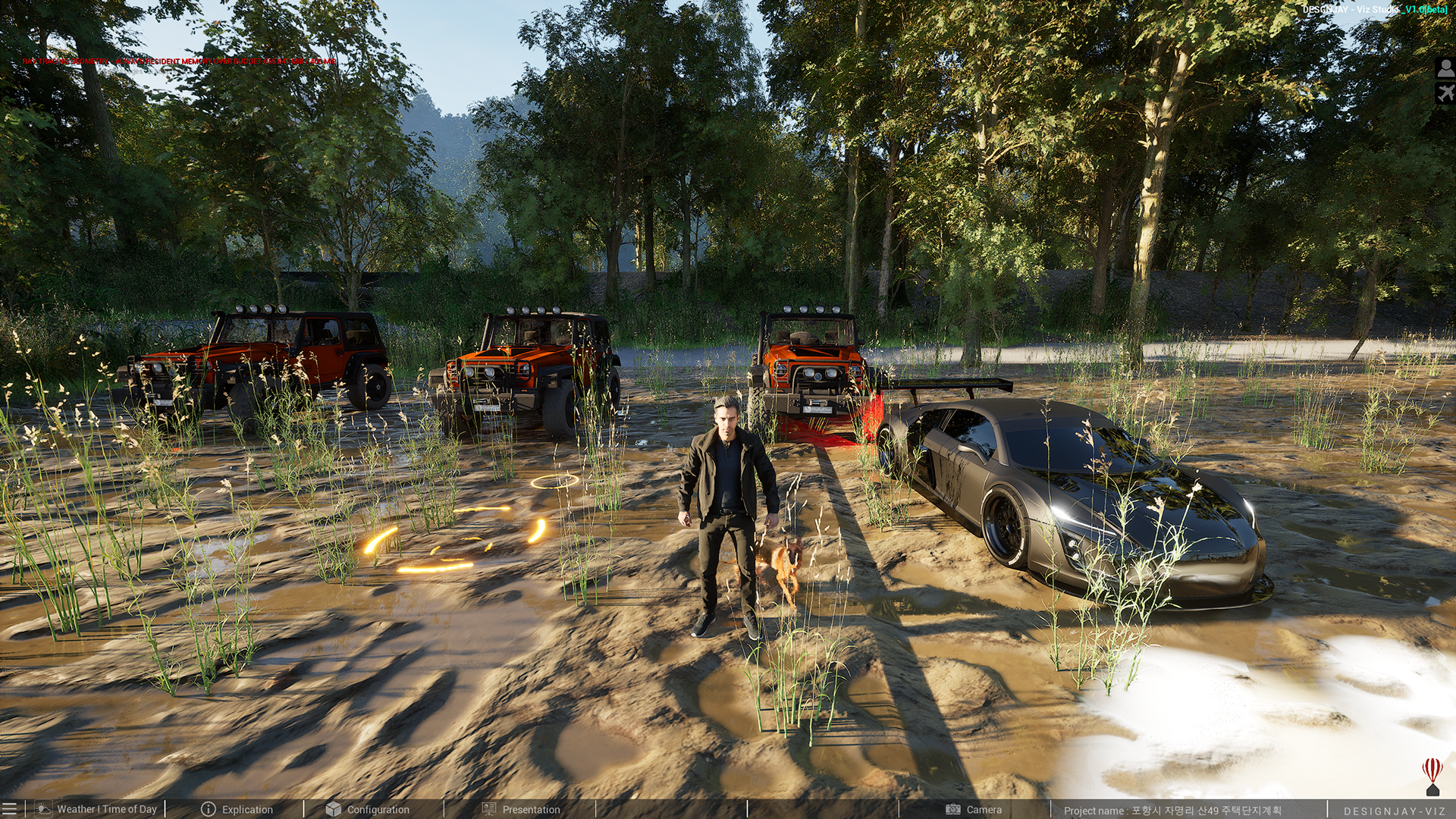Activate the airplane fly mode icon
Image resolution: width=1456 pixels, height=819 pixels.
(1445, 94)
